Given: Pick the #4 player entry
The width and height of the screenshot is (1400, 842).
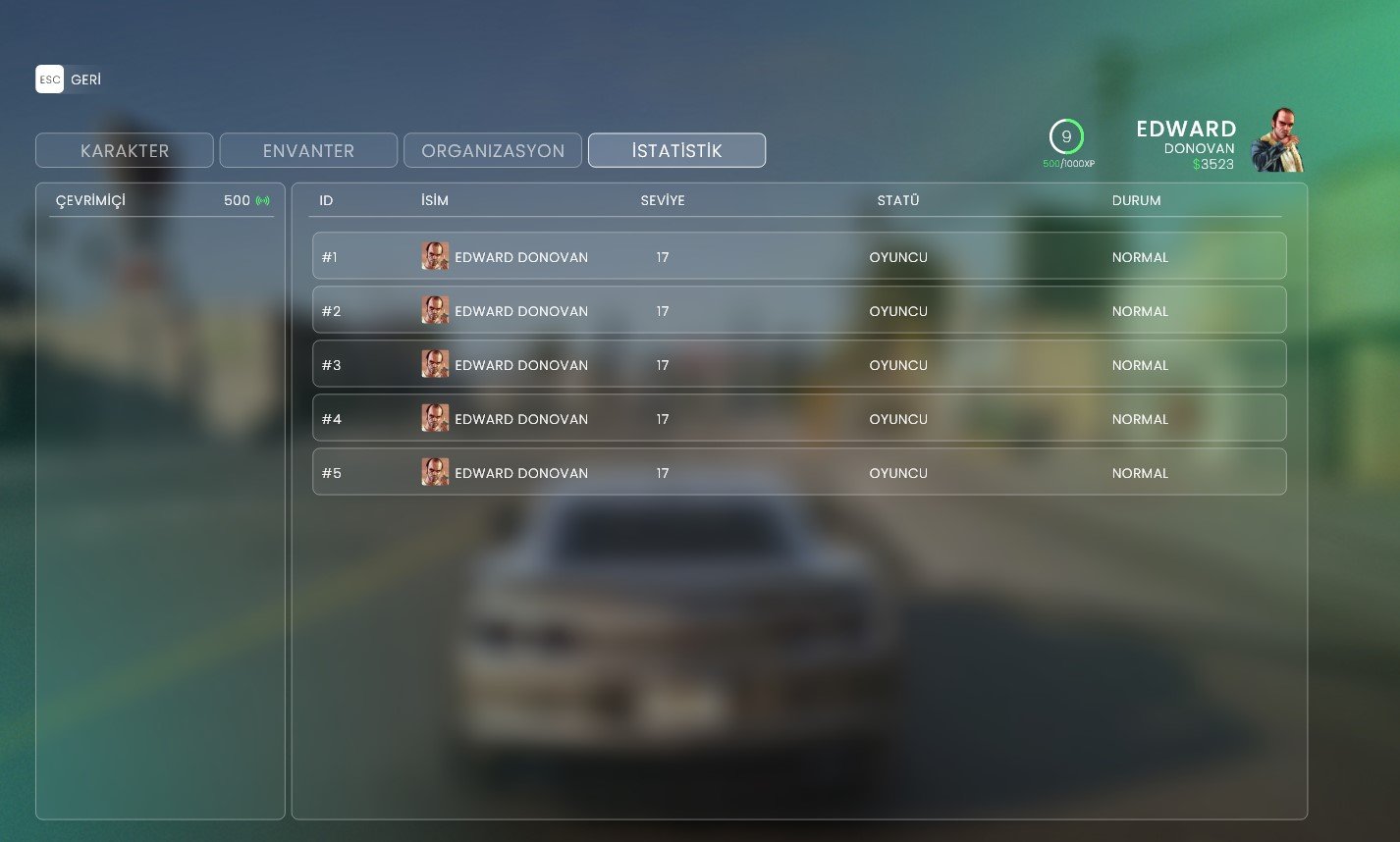Looking at the screenshot, I should (x=798, y=418).
